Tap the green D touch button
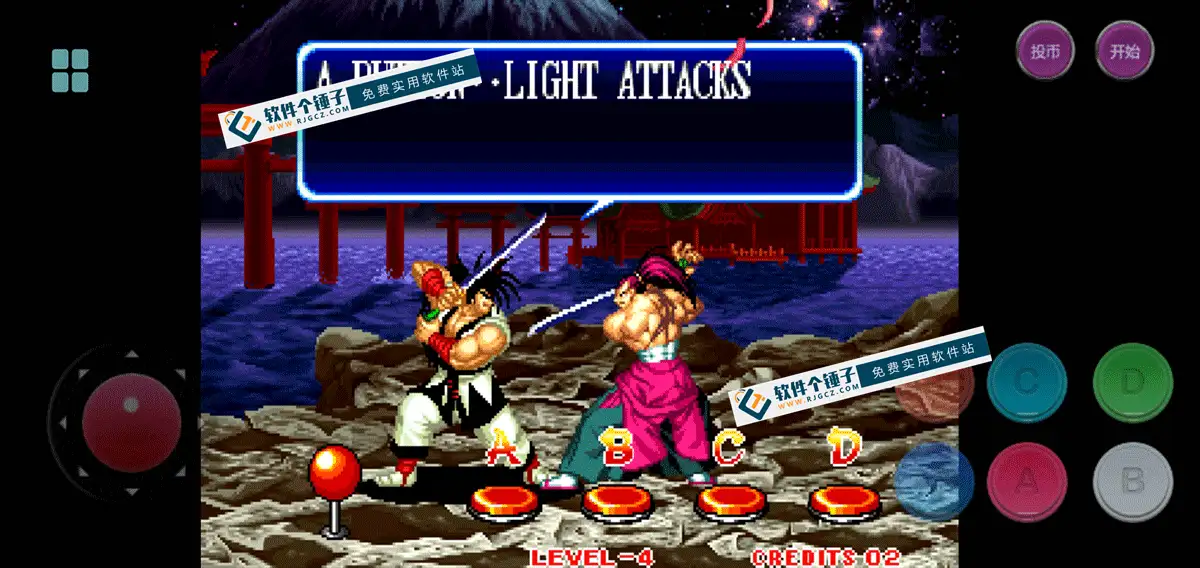The image size is (1200, 568). [1132, 382]
